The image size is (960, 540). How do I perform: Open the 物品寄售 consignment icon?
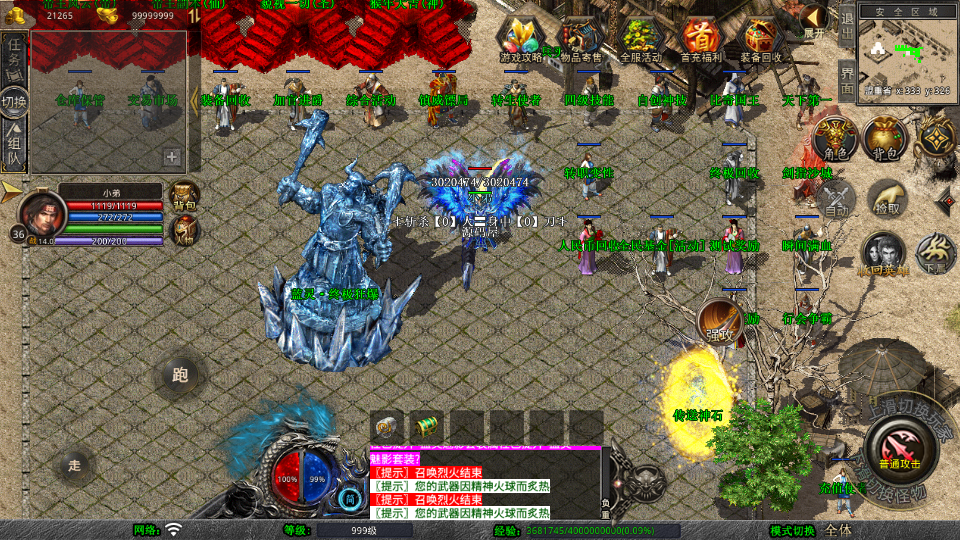coord(580,40)
